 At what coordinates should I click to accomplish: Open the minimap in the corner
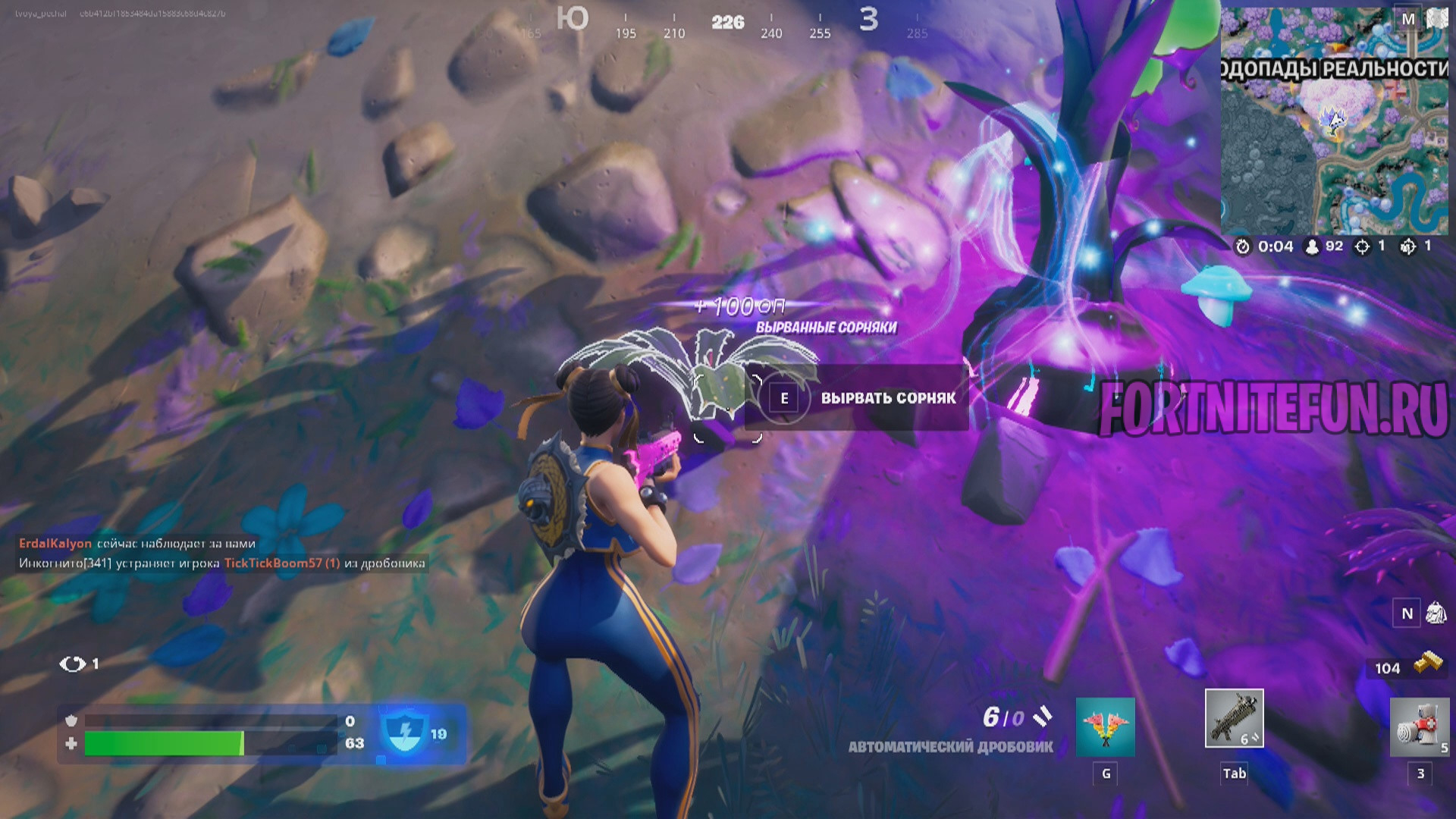pos(1334,121)
